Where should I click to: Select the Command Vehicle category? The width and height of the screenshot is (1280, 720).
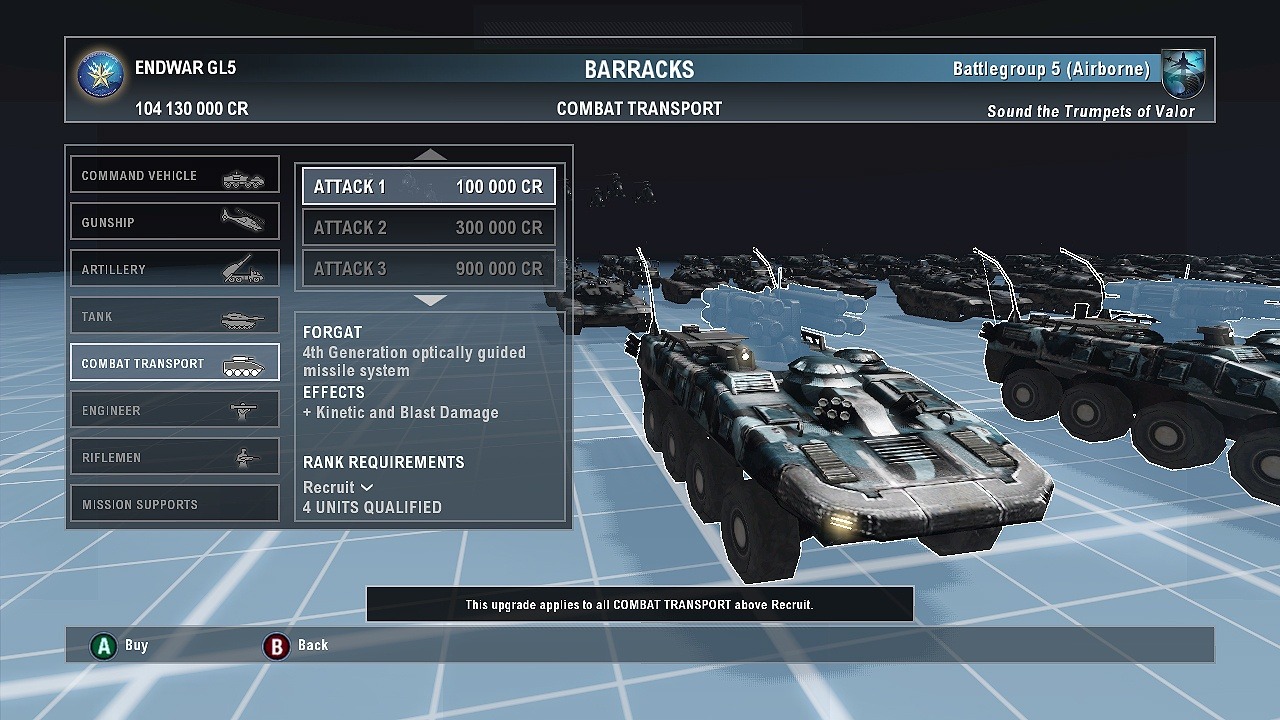point(174,175)
